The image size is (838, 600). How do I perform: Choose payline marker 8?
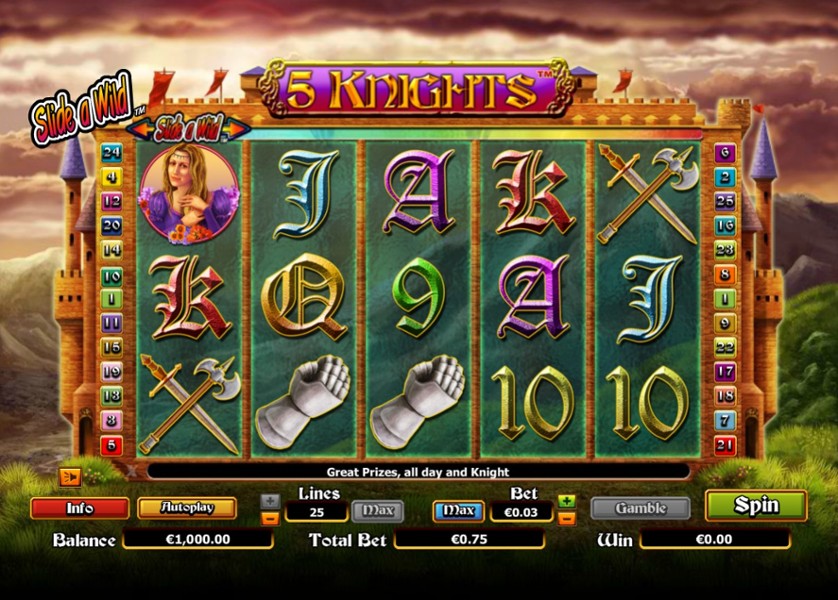[112, 421]
